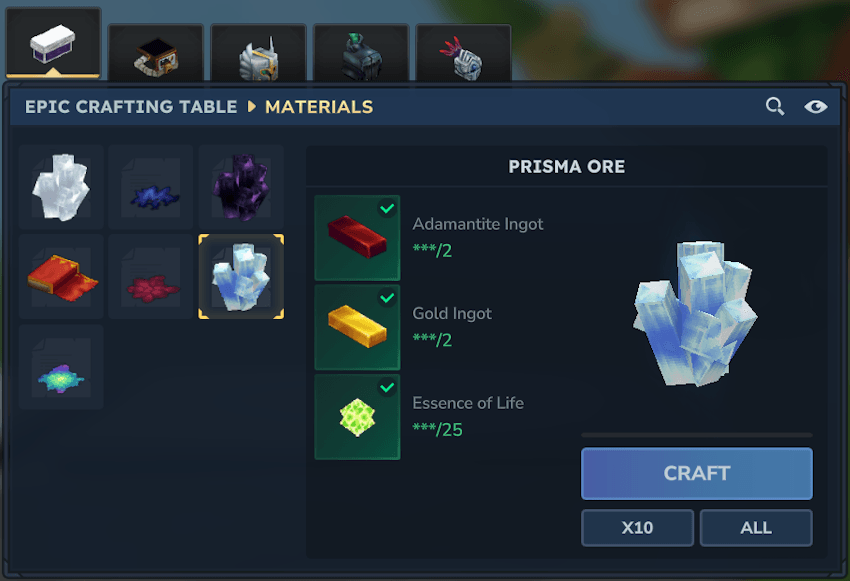
Task: Switch to the white crafting table tab
Action: click(53, 45)
